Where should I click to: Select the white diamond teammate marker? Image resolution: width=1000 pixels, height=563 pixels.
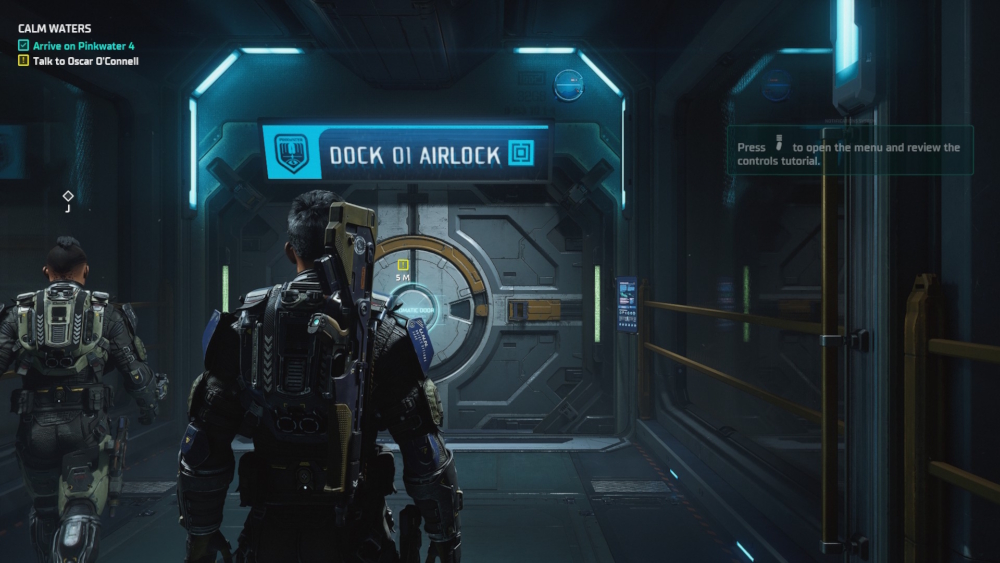click(x=68, y=196)
